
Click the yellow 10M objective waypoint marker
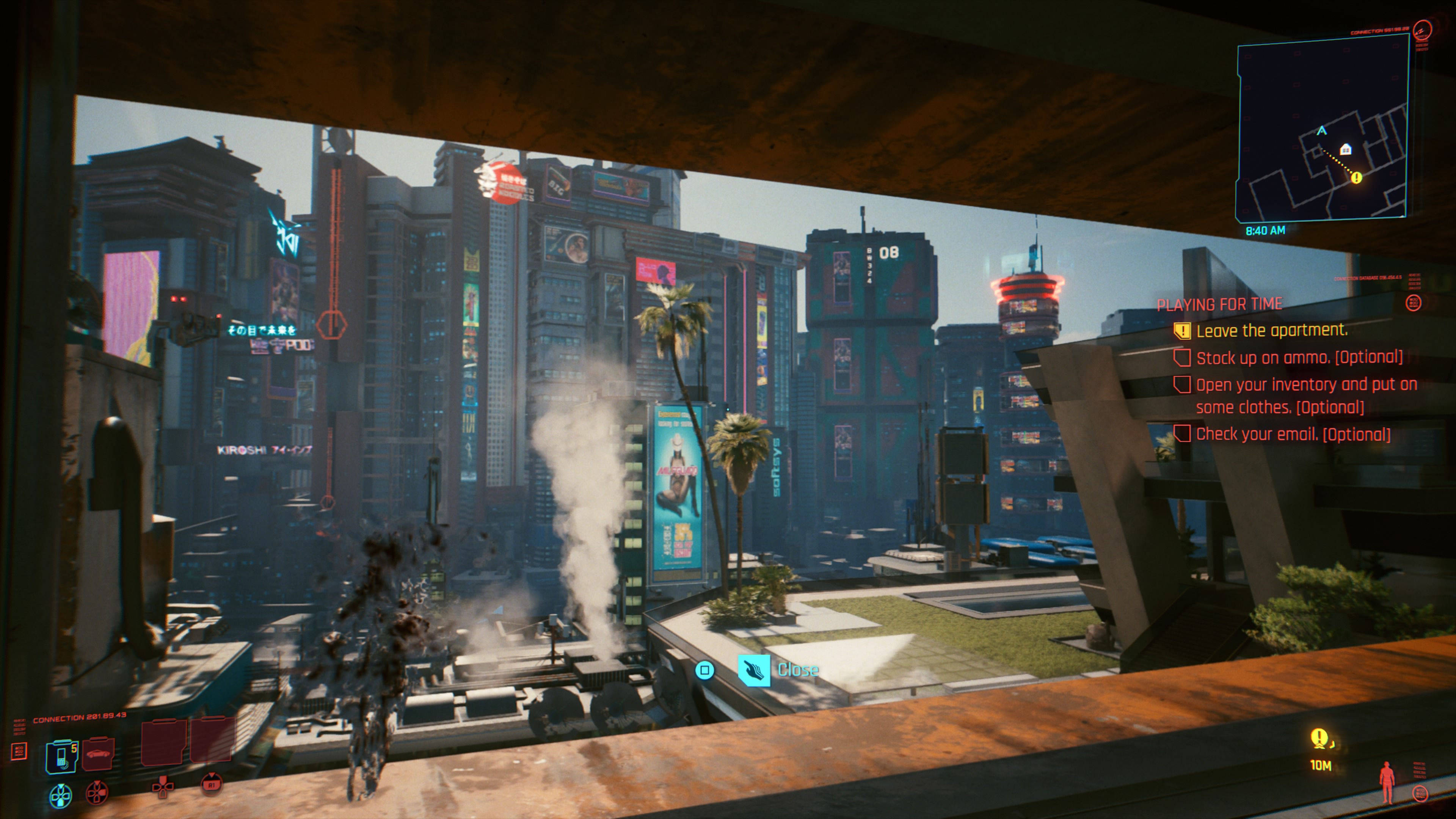pos(1319,738)
